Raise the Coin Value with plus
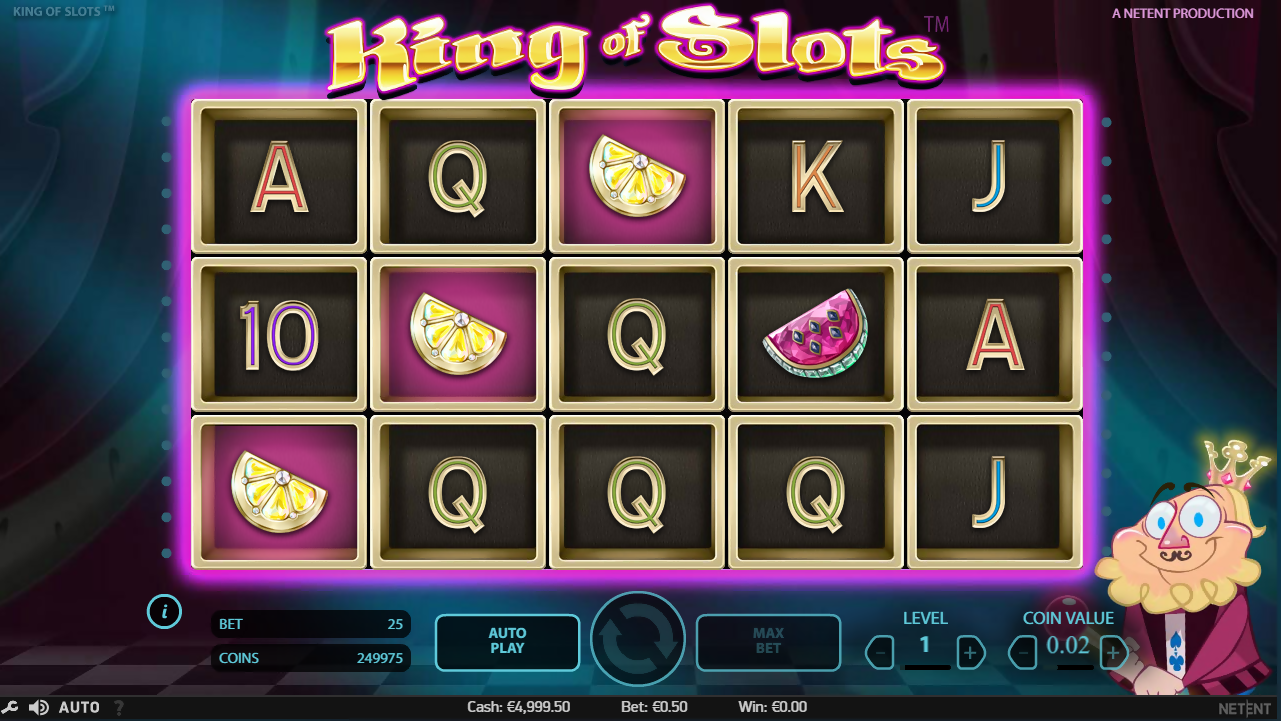Viewport: 1281px width, 721px height. click(x=1113, y=653)
